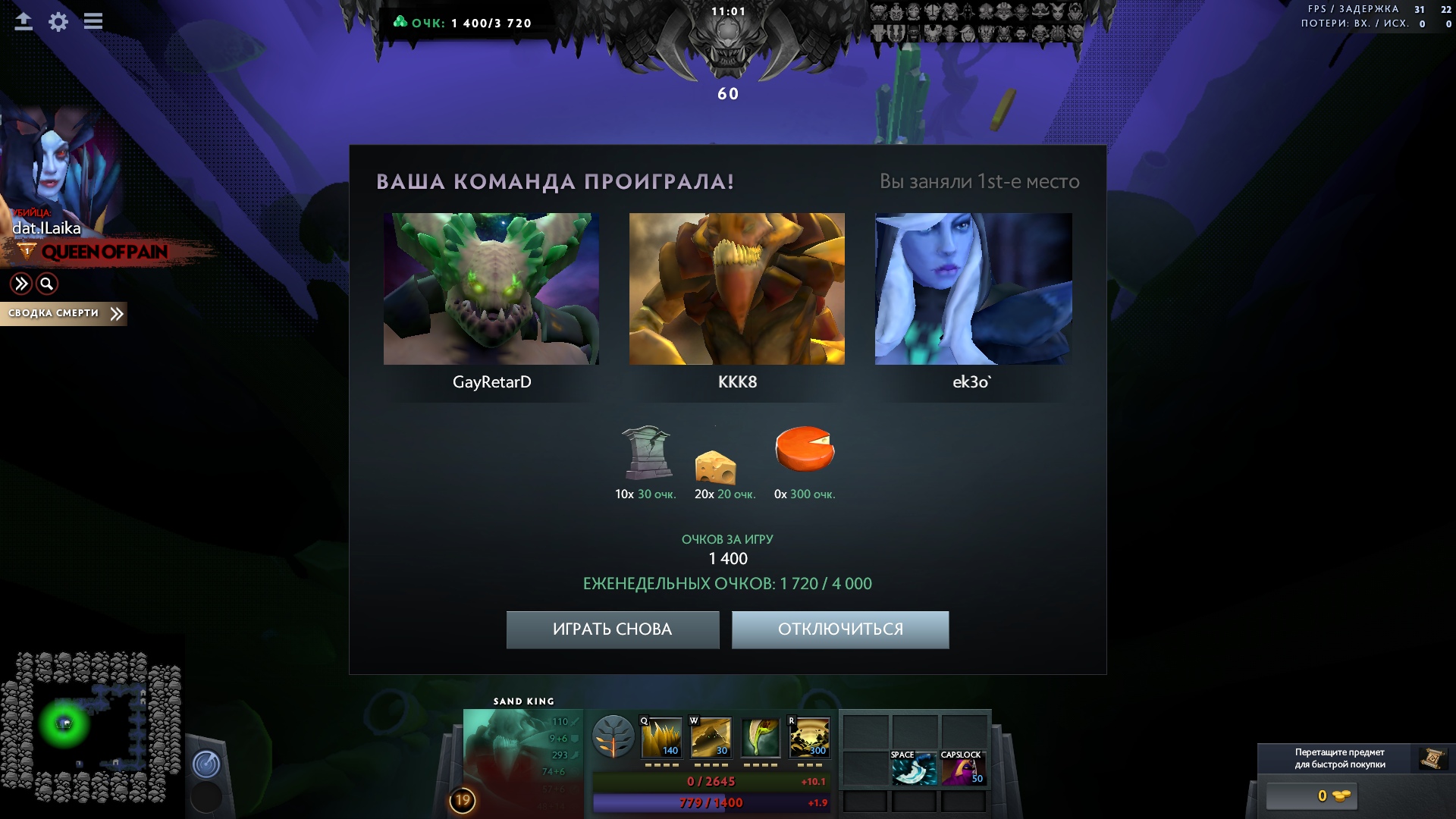Image resolution: width=1456 pixels, height=819 pixels.
Task: Open the talent tree icon
Action: pyautogui.click(x=613, y=737)
